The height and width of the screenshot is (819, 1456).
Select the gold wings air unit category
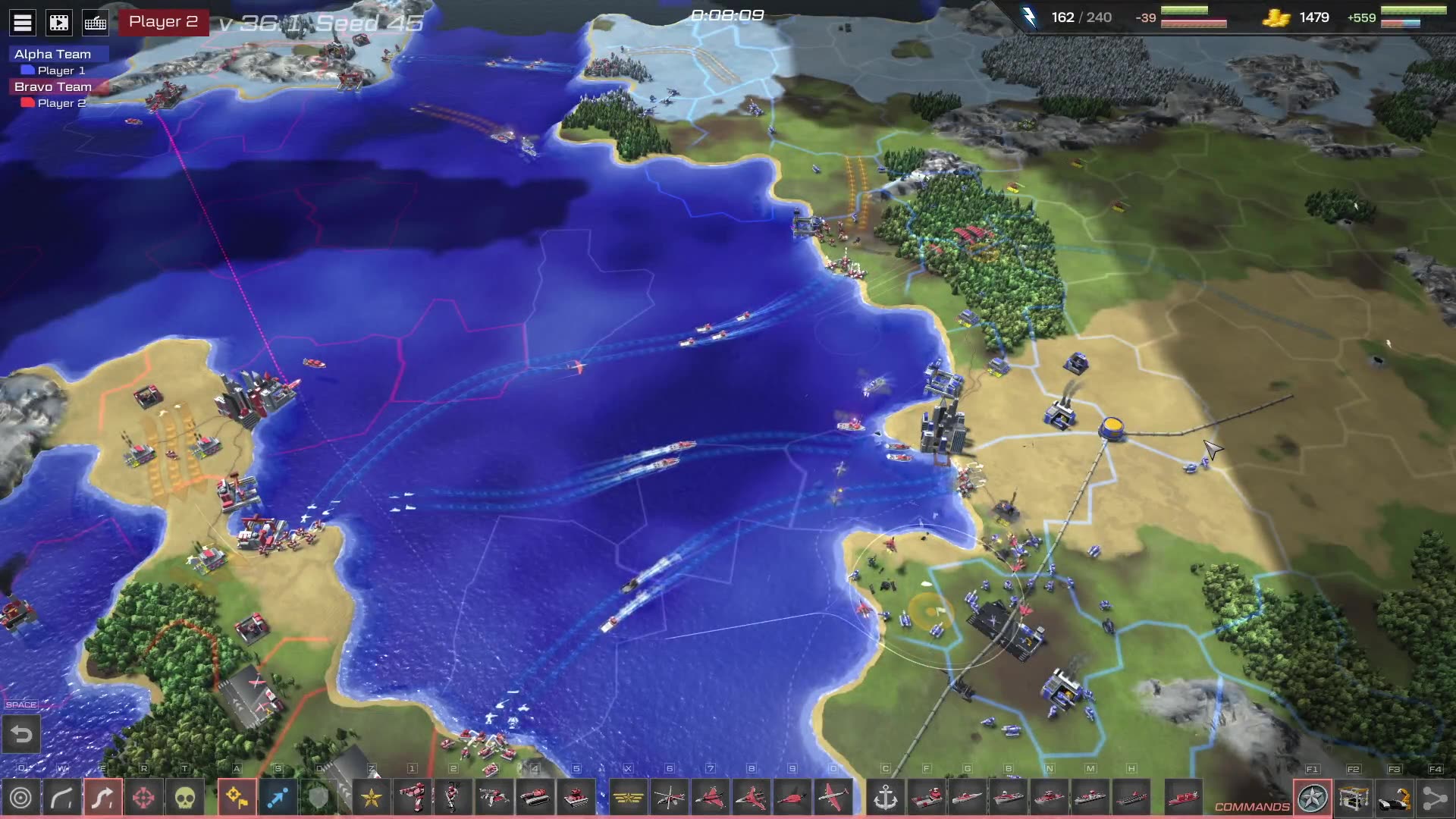[629, 798]
